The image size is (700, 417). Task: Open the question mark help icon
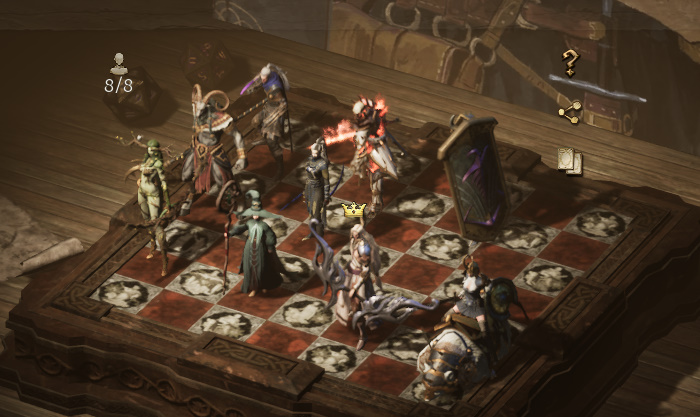coord(570,63)
